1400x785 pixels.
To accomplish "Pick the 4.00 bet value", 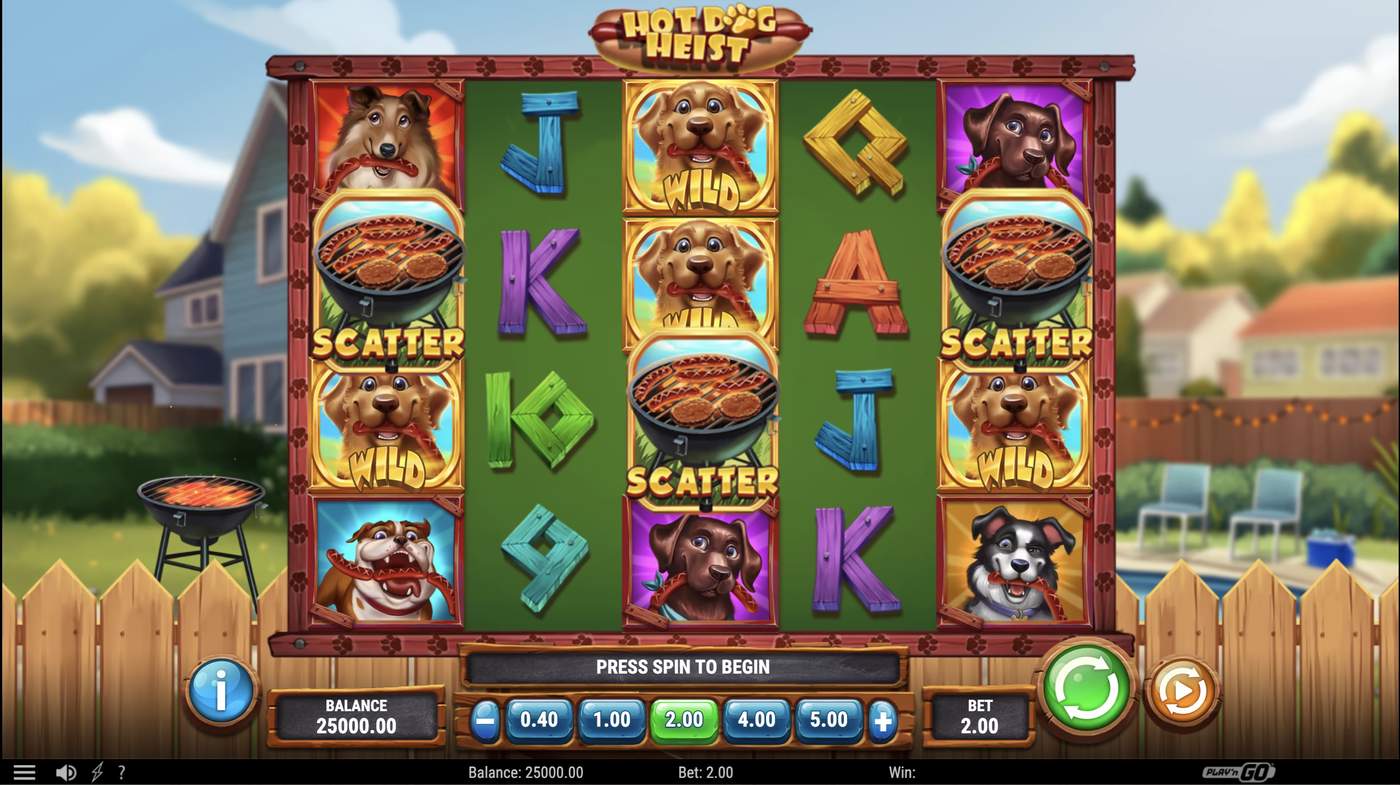I will coord(756,719).
